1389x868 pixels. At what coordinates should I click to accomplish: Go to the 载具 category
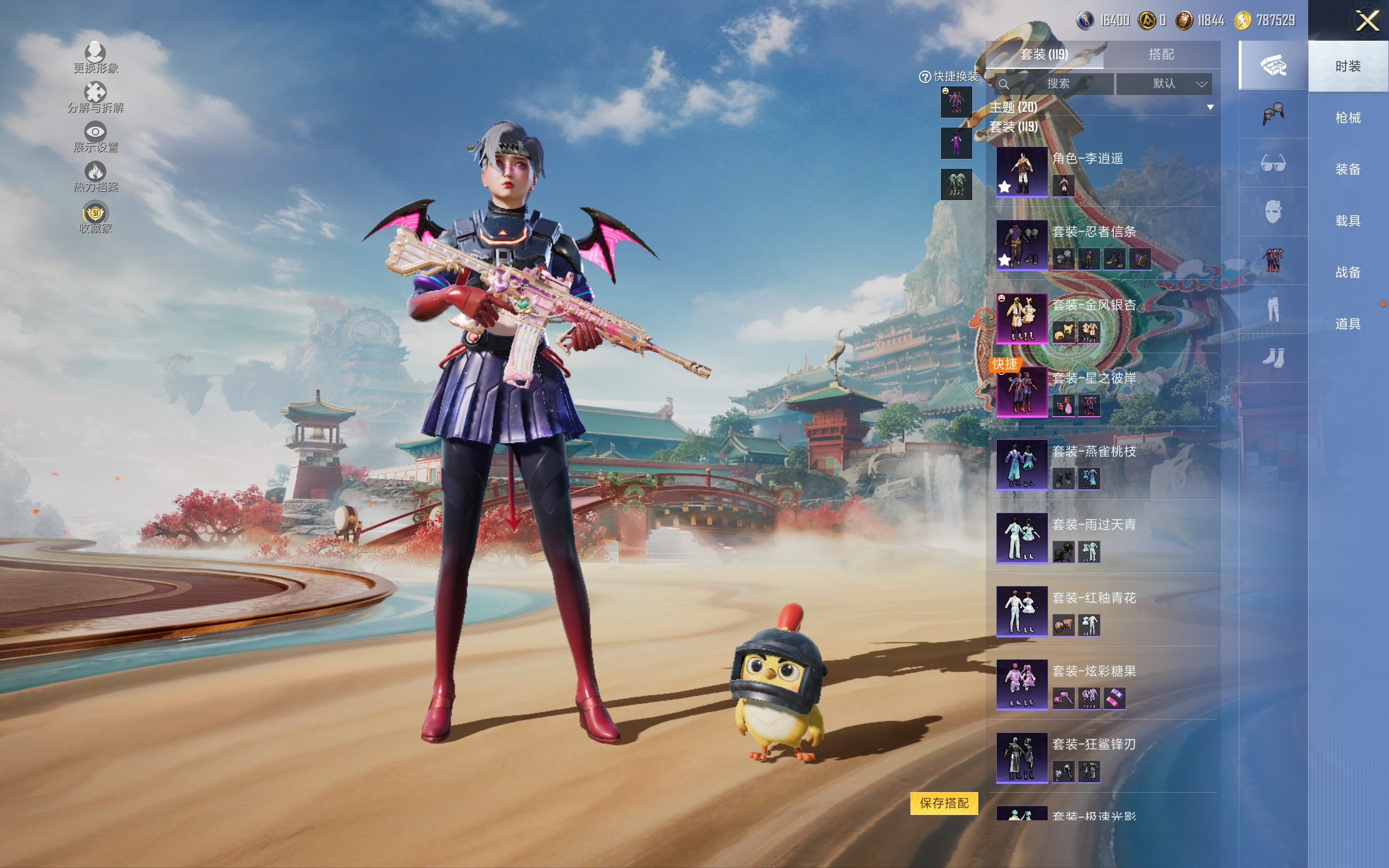(x=1347, y=221)
